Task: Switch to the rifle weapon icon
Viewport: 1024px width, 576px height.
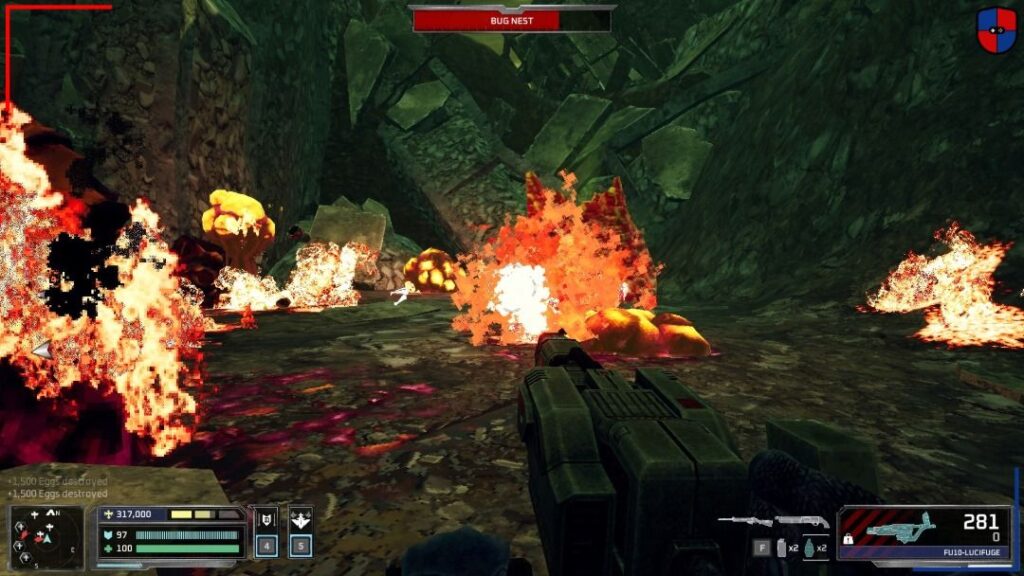Action: tap(744, 521)
